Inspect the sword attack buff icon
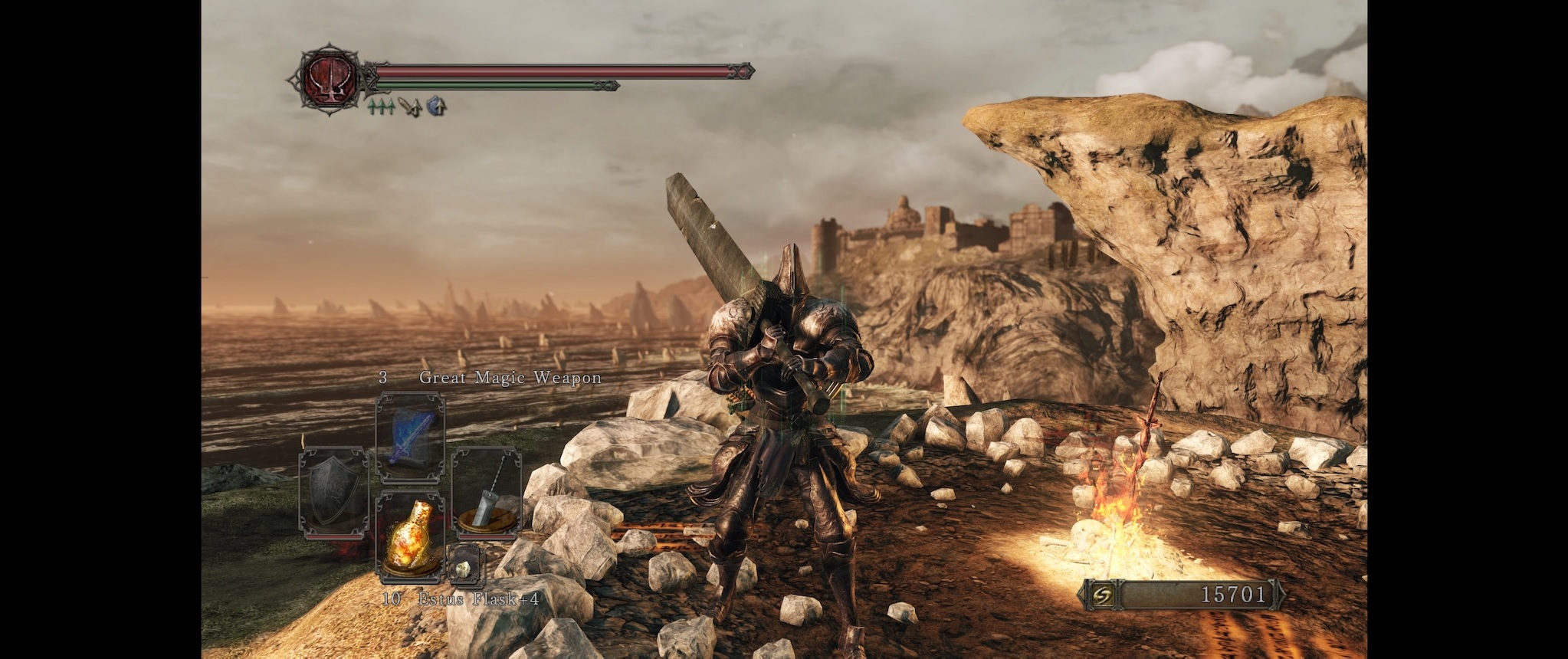 point(410,107)
